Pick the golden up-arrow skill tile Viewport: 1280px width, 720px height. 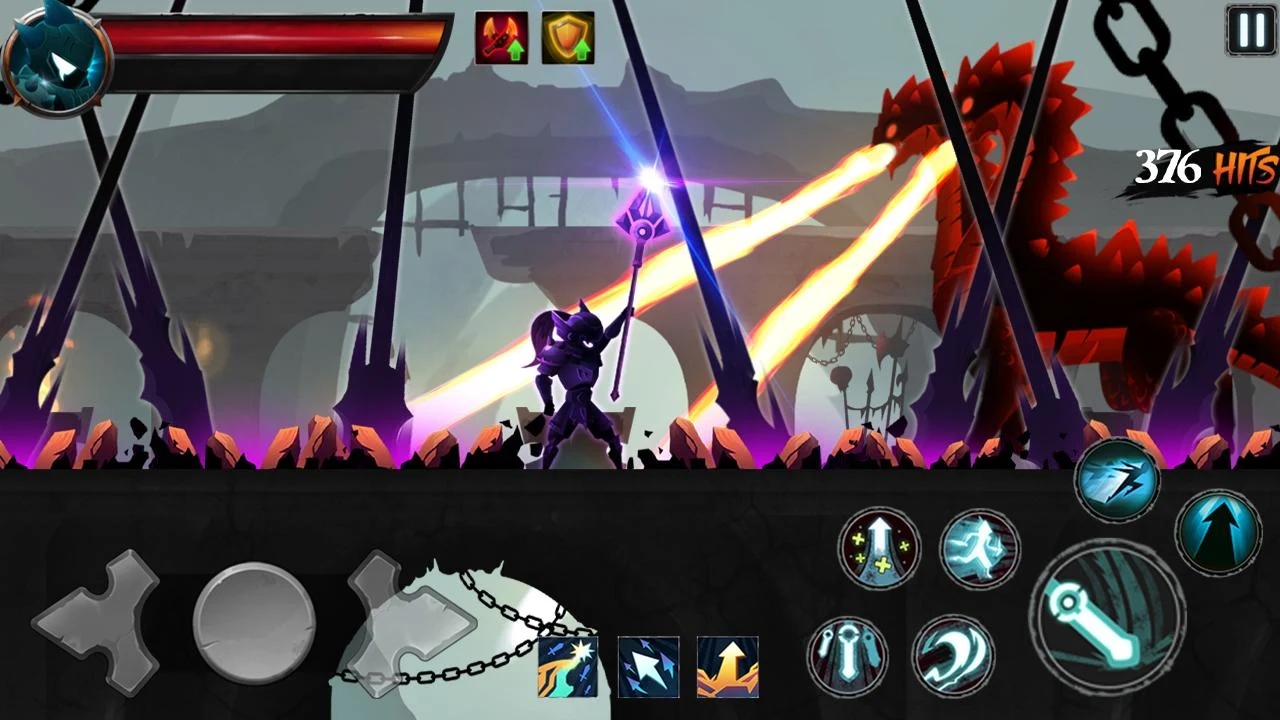tap(727, 667)
